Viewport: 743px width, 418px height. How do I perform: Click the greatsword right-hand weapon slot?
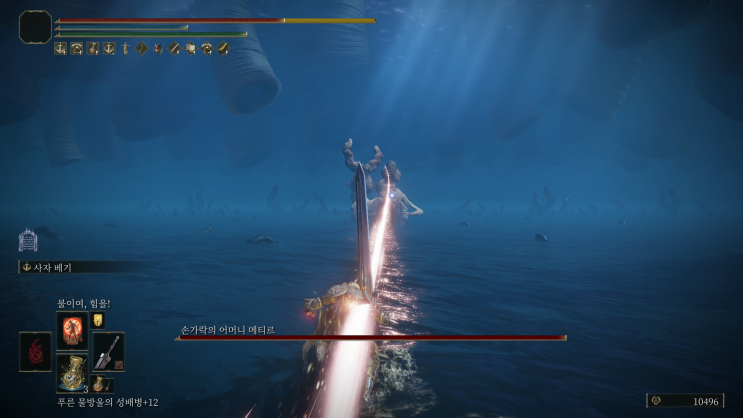108,351
